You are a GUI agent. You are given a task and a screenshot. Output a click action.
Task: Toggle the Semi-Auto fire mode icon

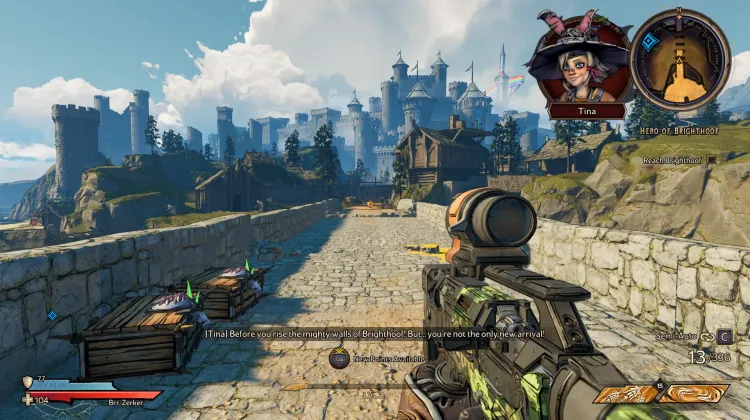(x=707, y=336)
